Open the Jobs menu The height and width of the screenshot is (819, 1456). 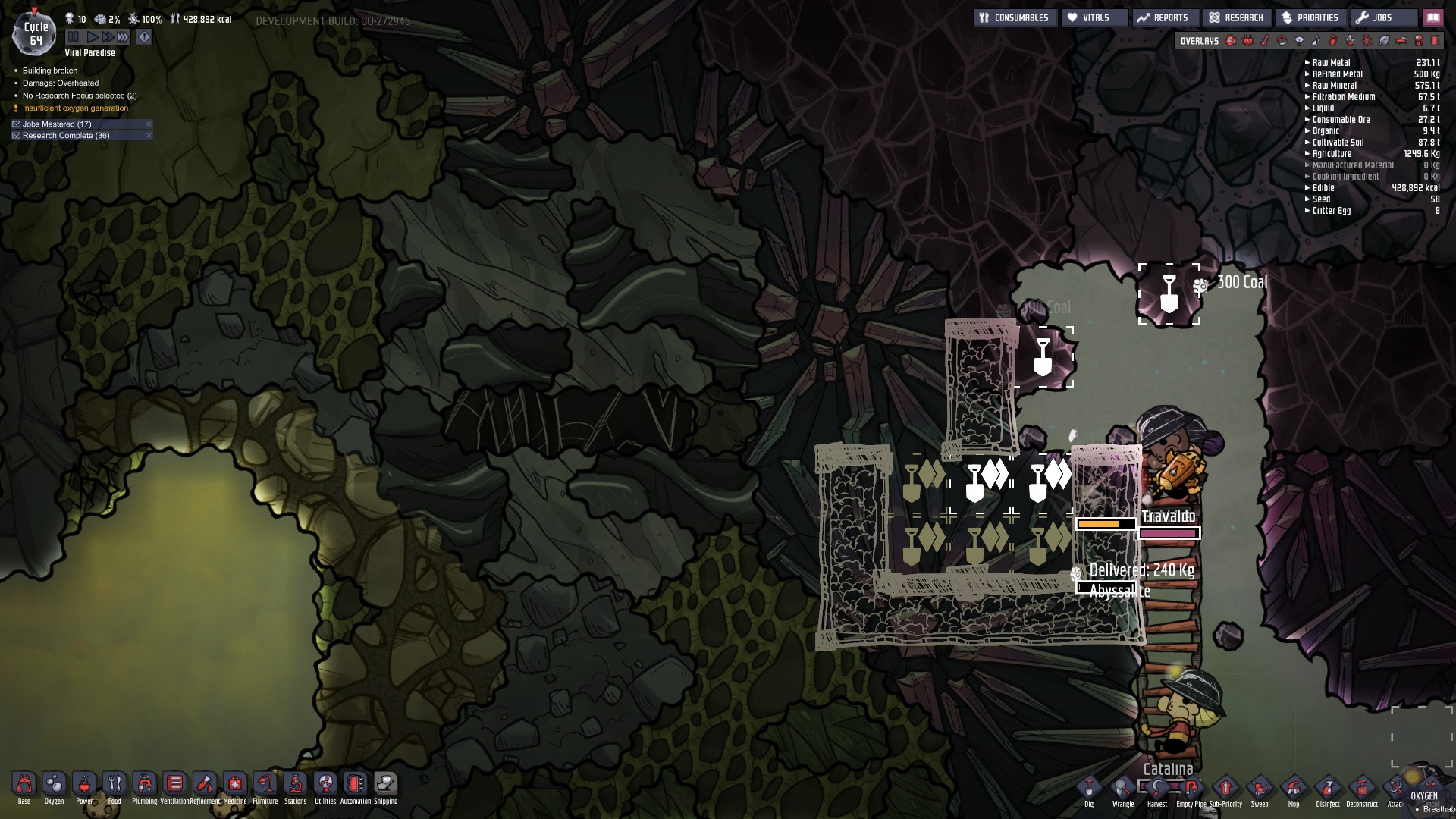tap(1376, 17)
